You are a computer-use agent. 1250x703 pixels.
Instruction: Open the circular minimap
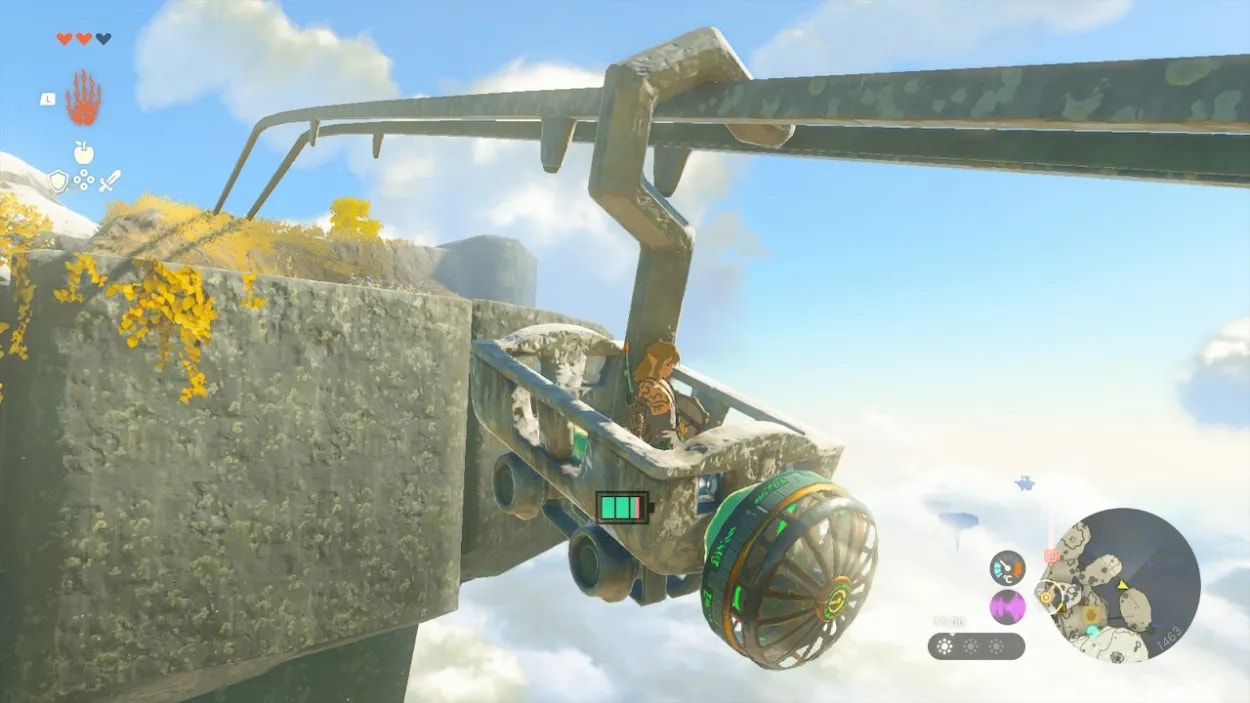(1120, 586)
